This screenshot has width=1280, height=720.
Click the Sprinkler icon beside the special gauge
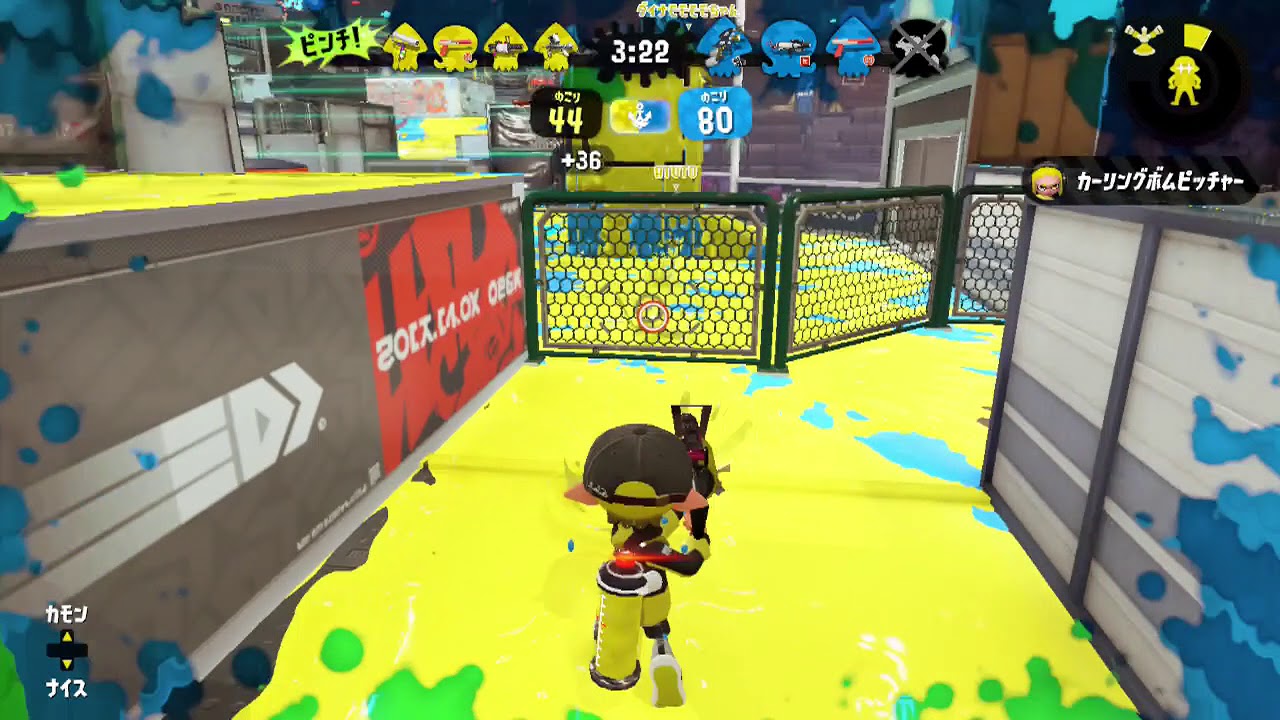point(1143,40)
